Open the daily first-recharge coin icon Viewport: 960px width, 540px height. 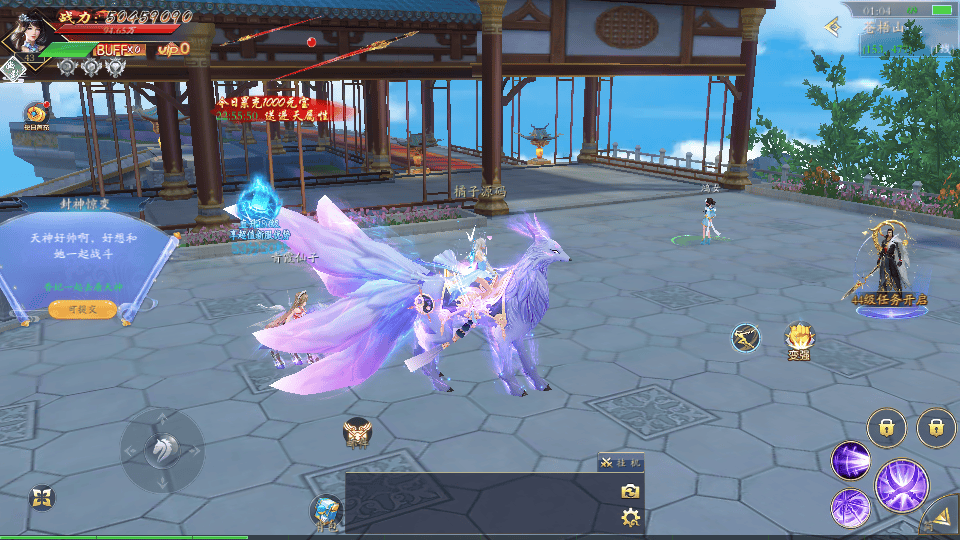pos(37,113)
